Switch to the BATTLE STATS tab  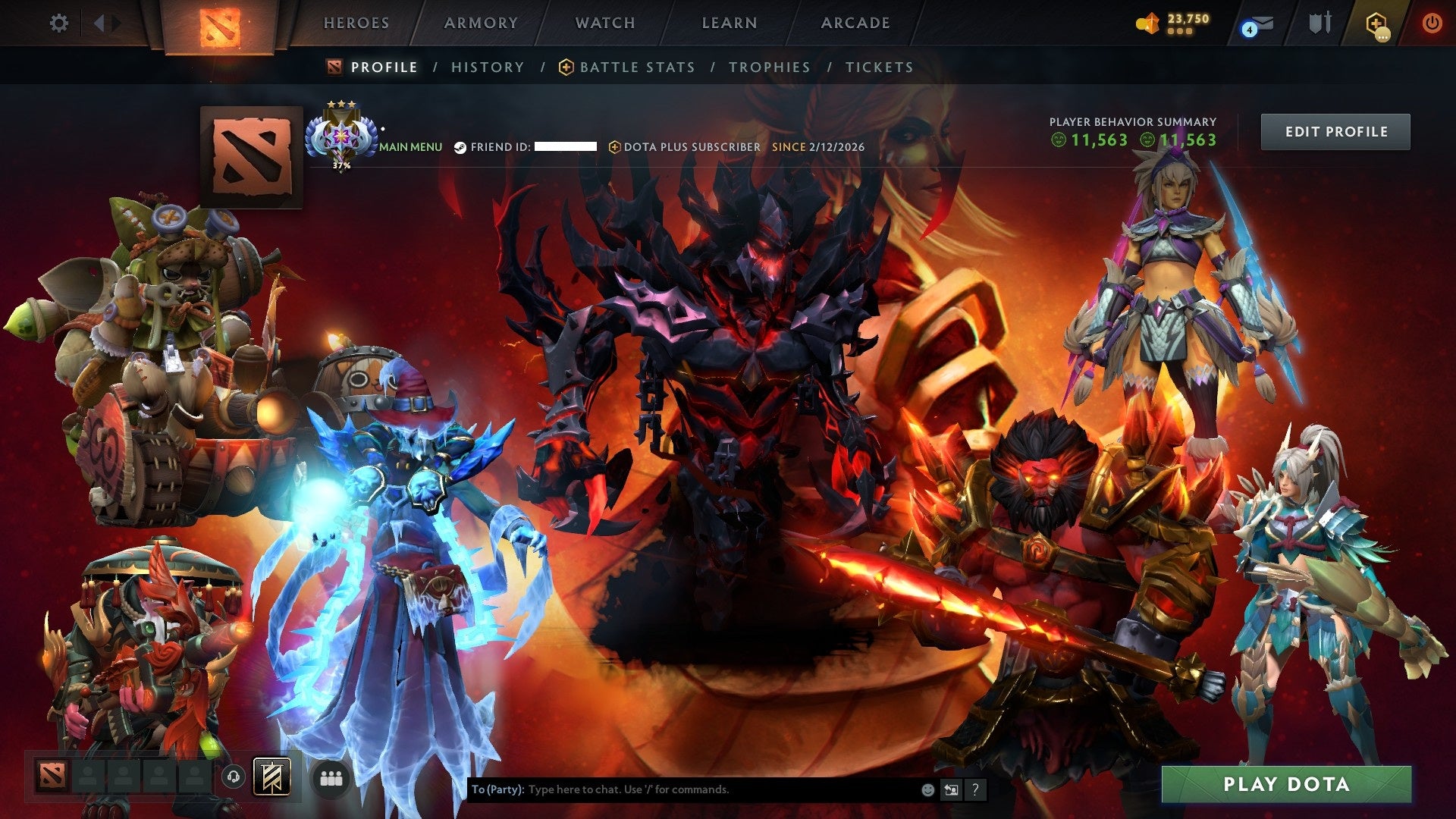635,67
